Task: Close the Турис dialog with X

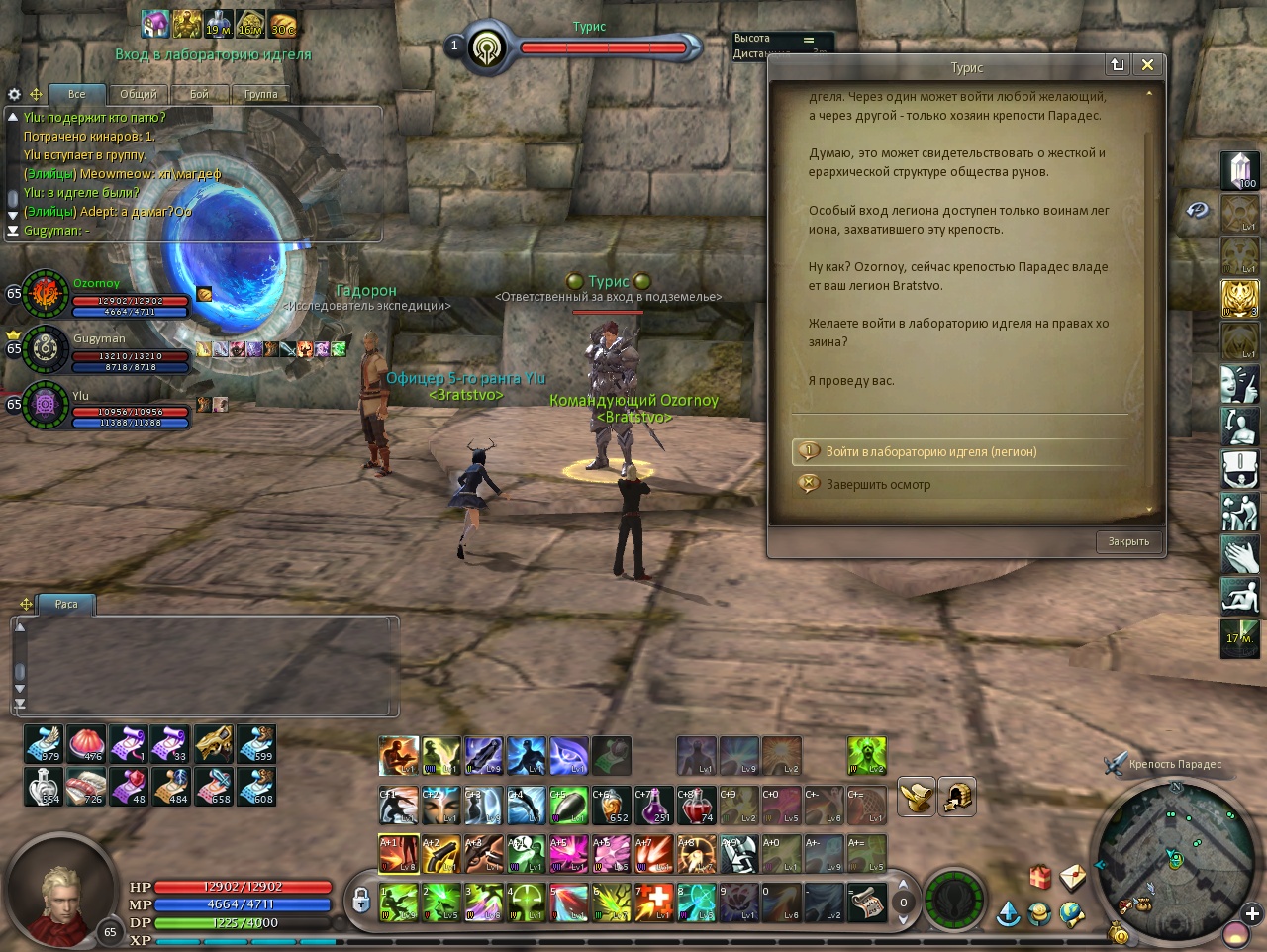Action: 1147,65
